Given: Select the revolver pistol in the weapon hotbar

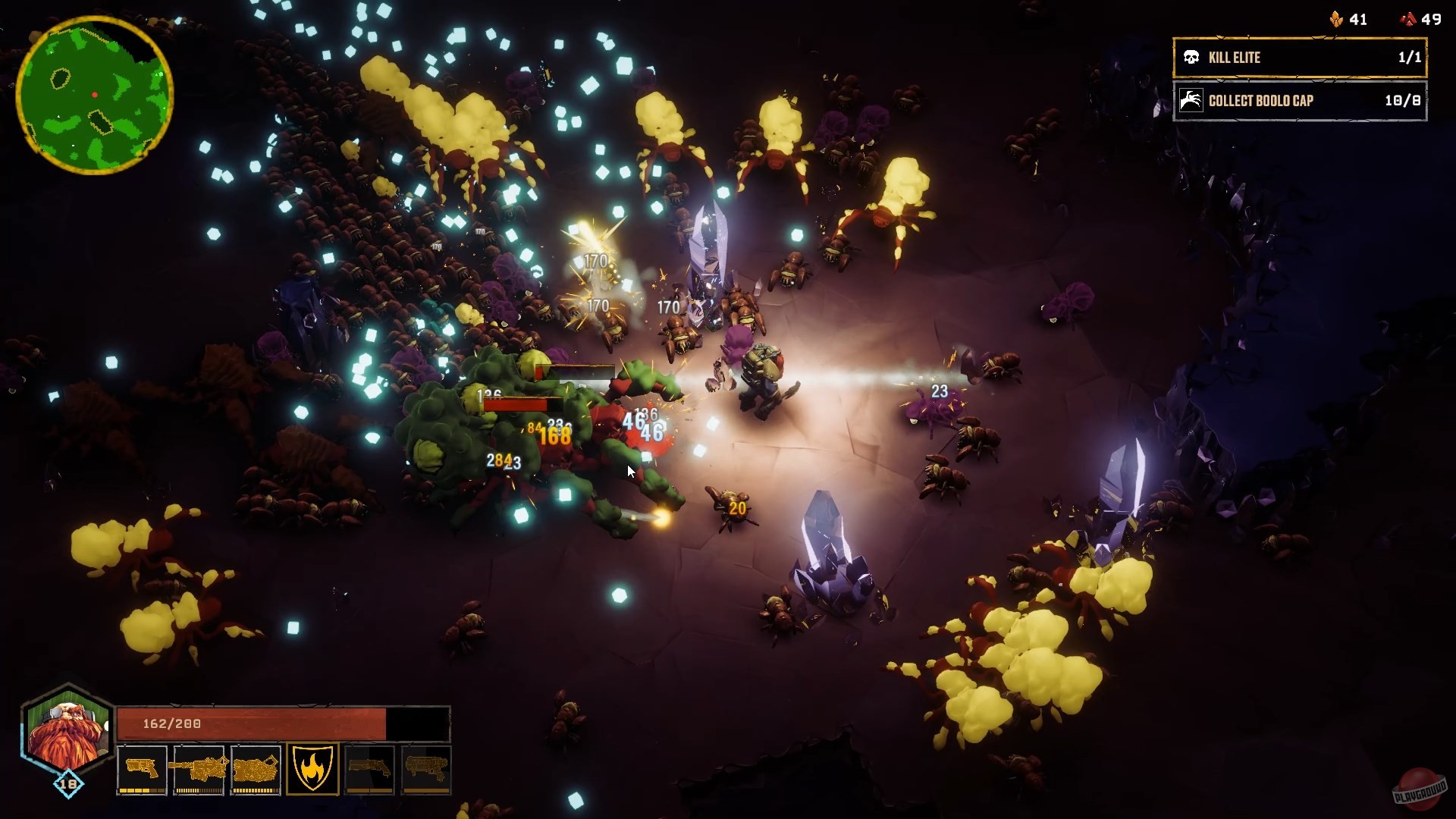Looking at the screenshot, I should click(x=141, y=768).
